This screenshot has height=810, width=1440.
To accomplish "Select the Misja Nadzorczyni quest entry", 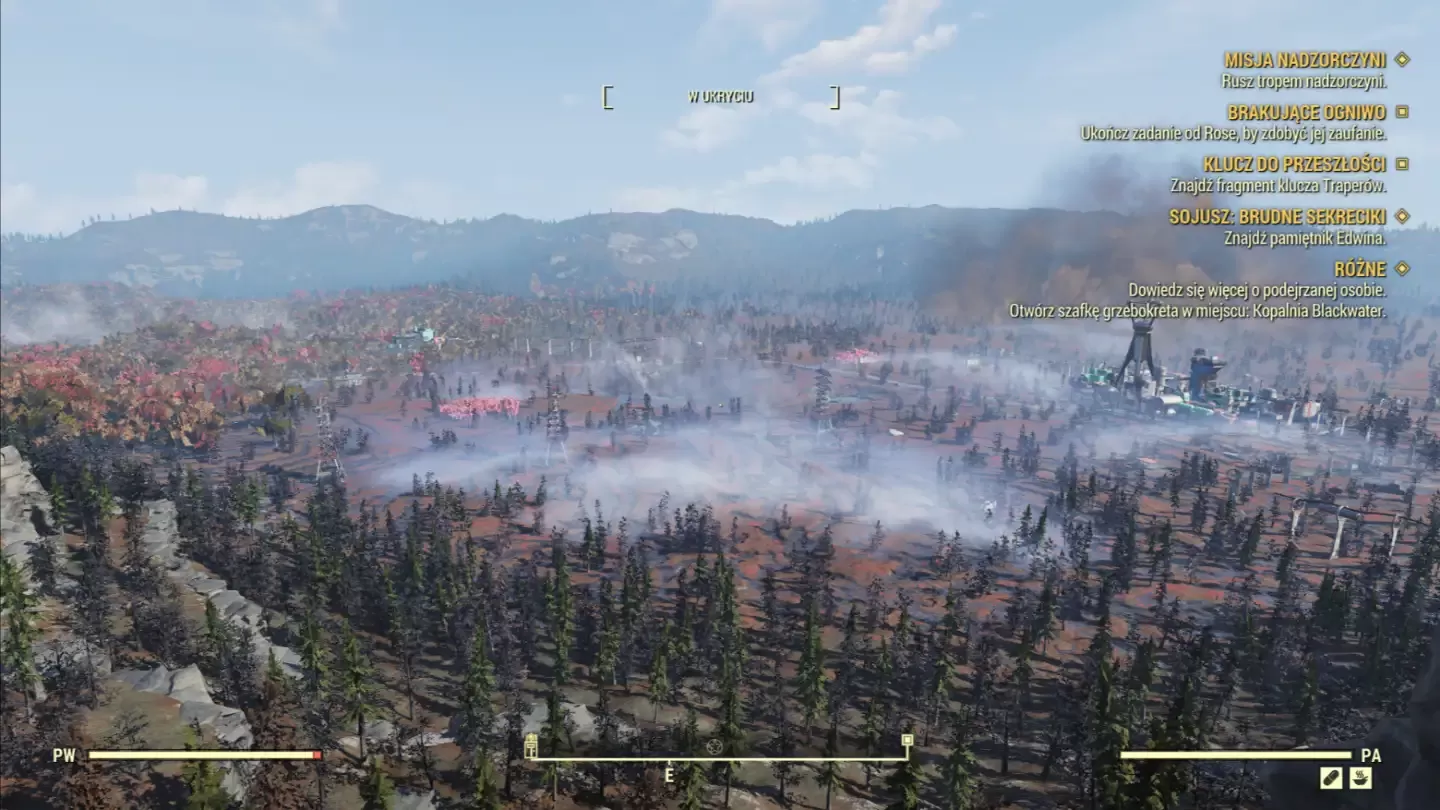I will pyautogui.click(x=1305, y=60).
